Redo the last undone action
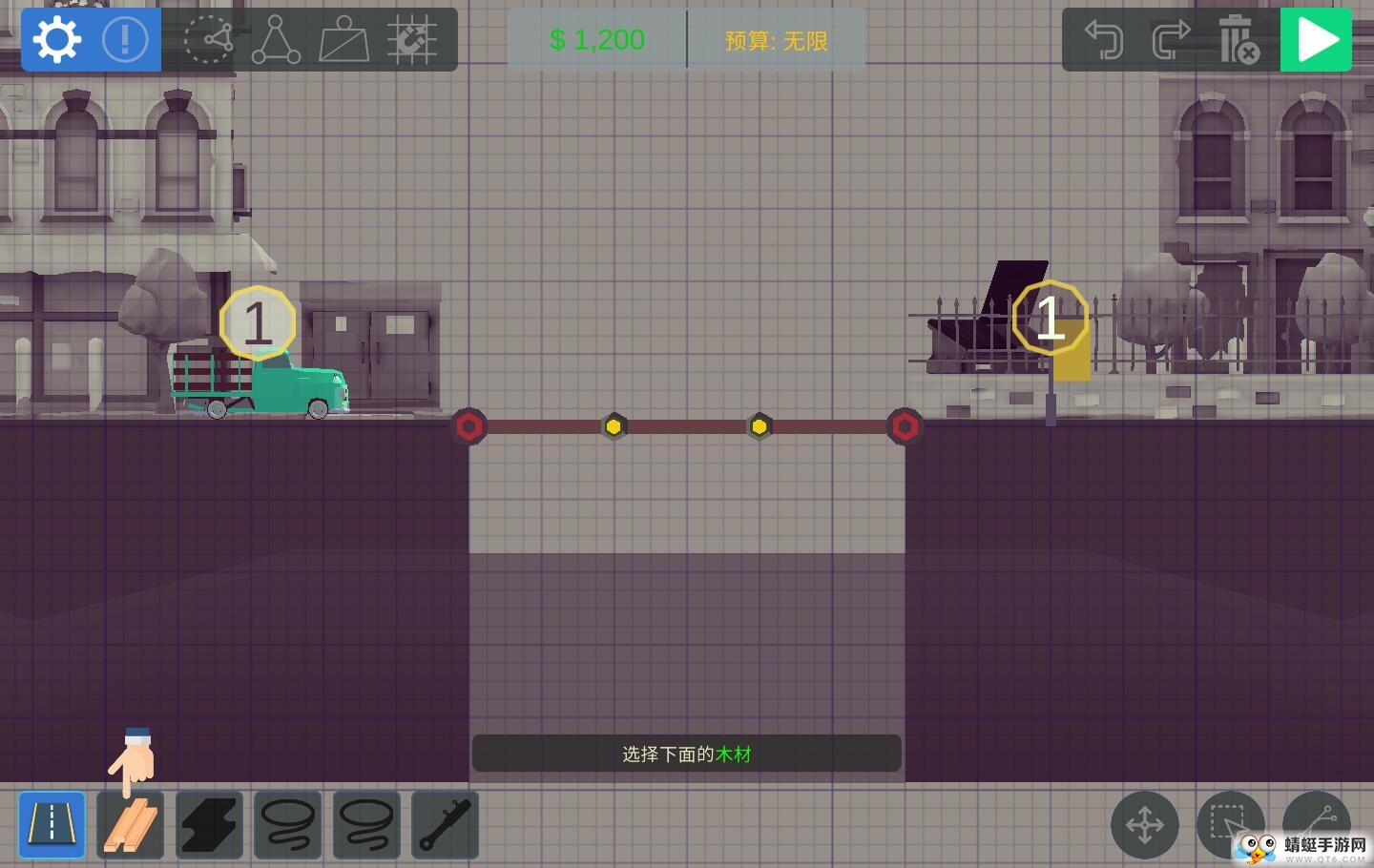Viewport: 1374px width, 868px height. [x=1171, y=40]
